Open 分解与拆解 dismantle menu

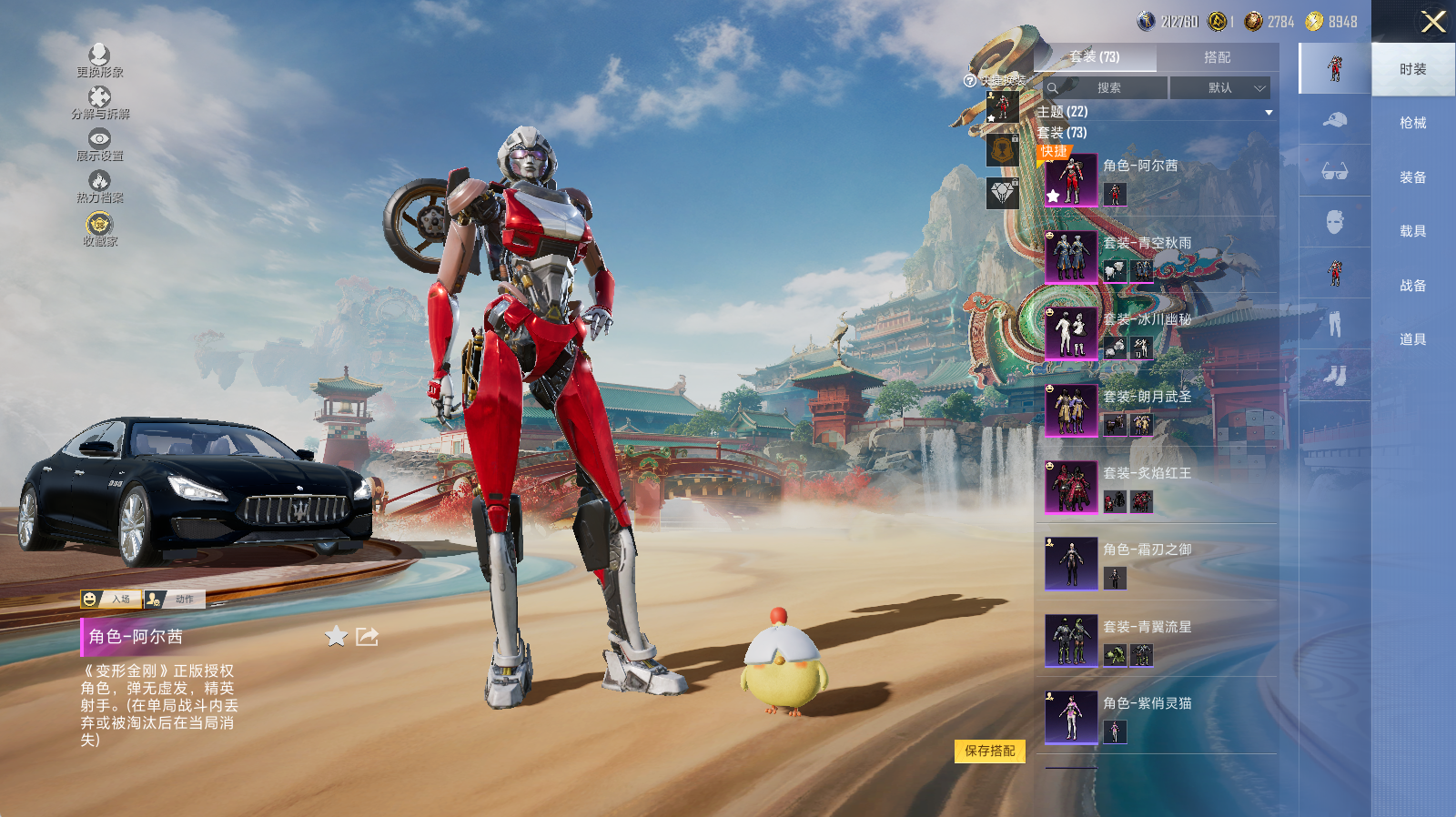(x=99, y=102)
